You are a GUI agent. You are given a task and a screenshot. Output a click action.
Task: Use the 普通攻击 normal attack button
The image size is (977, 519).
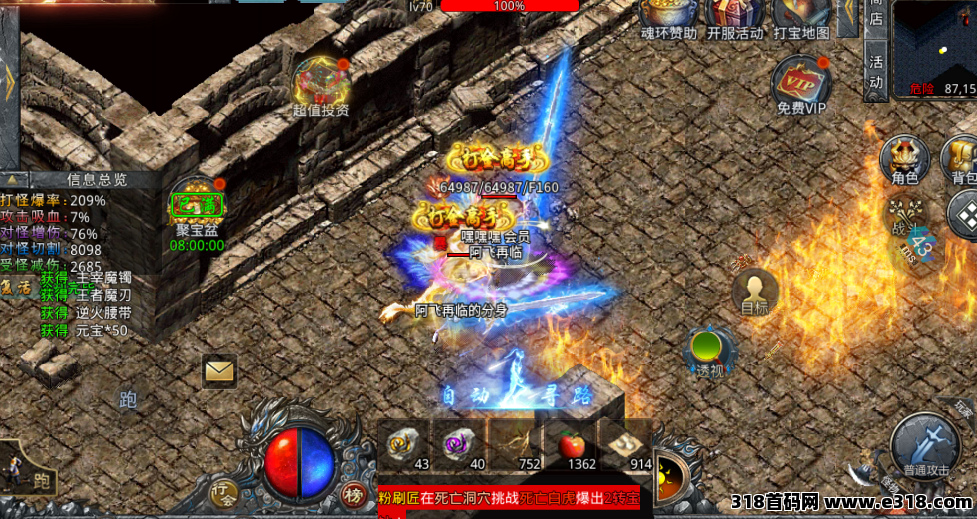click(x=926, y=444)
